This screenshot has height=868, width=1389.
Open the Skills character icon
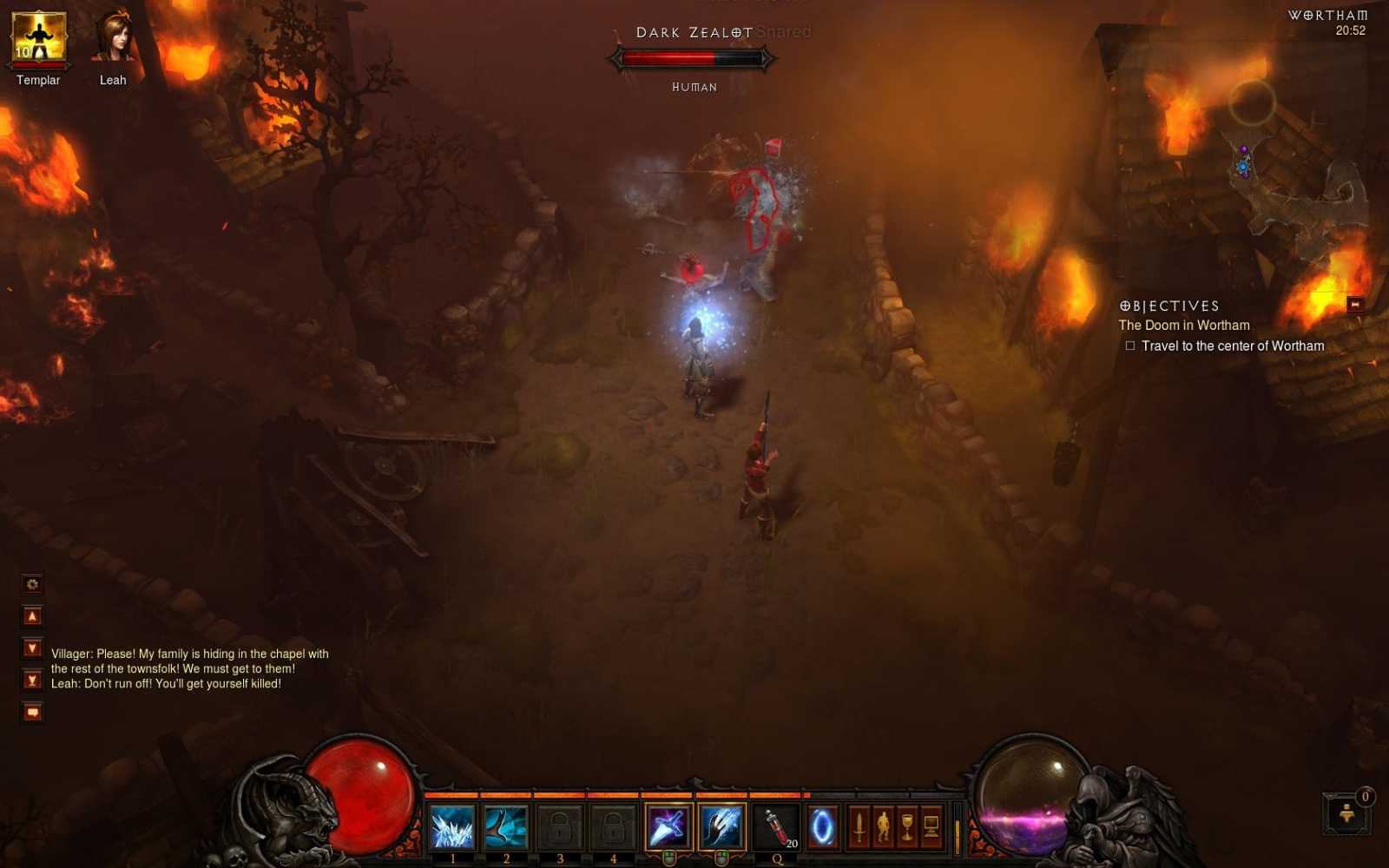(882, 827)
